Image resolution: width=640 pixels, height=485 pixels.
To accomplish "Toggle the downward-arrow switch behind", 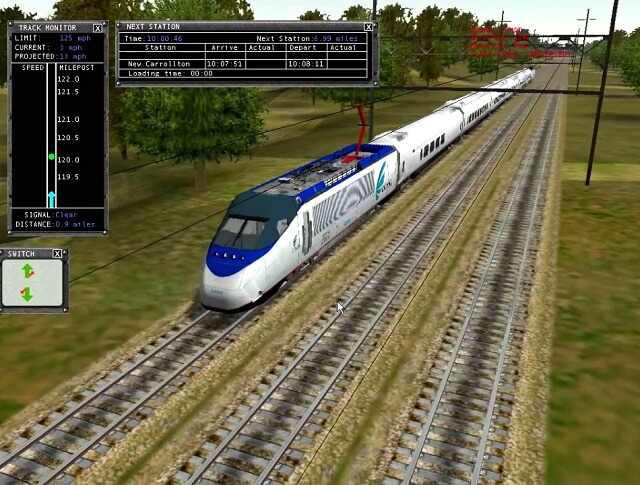I will [27, 294].
